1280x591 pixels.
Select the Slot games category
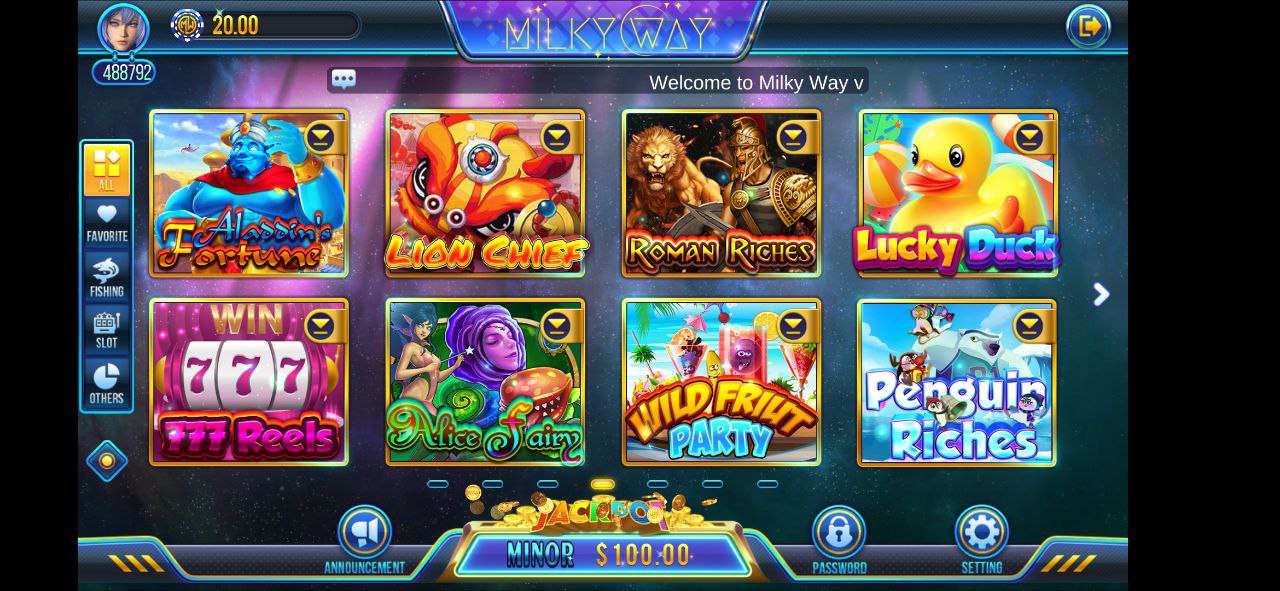107,330
